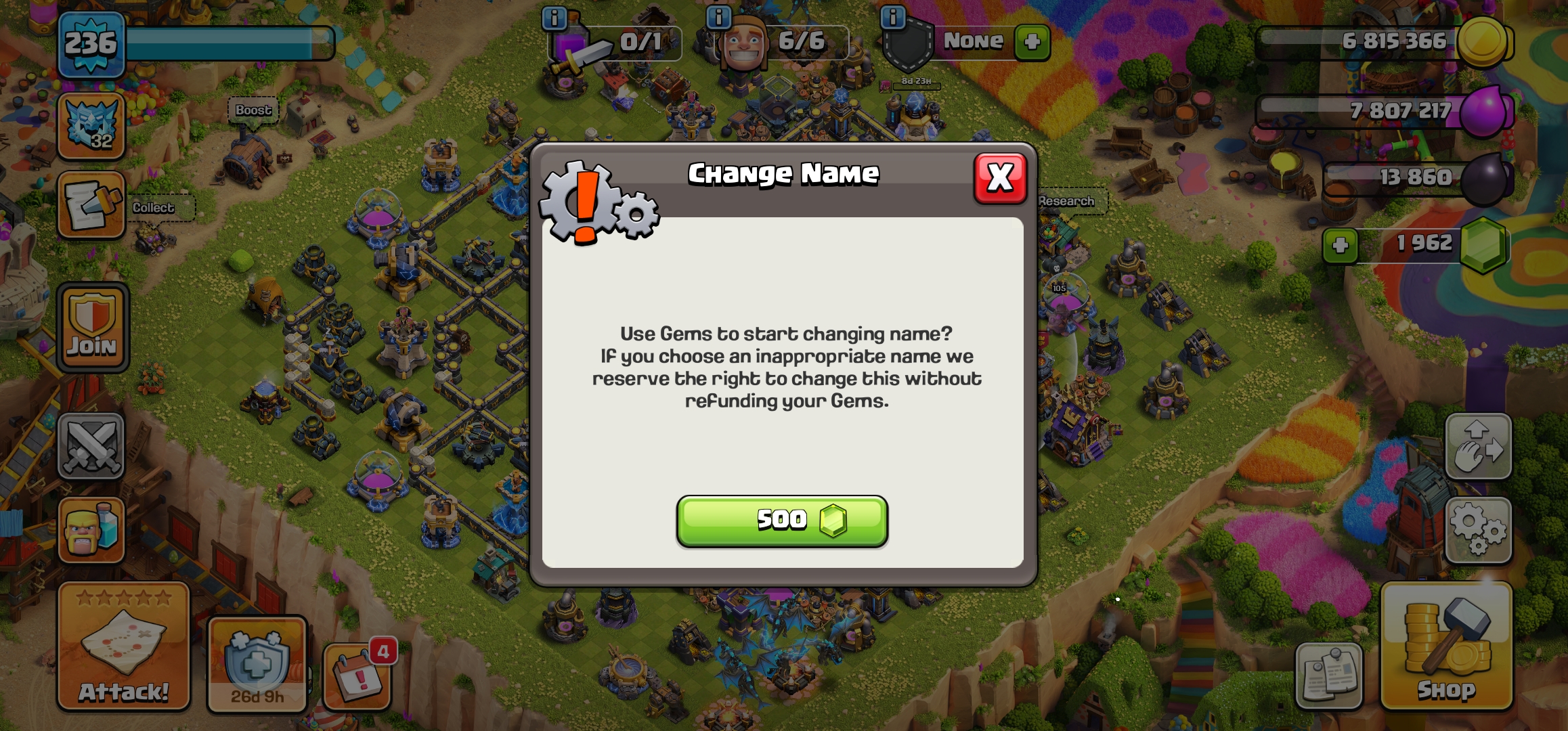Screen dimensions: 1568x731
Task: Show shield info beside None
Action: click(x=893, y=18)
